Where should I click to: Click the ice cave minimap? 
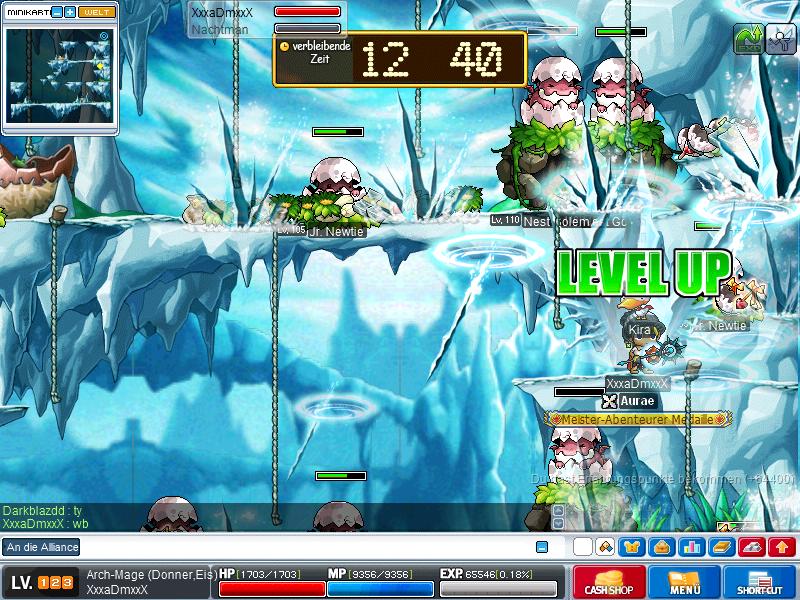pyautogui.click(x=59, y=76)
